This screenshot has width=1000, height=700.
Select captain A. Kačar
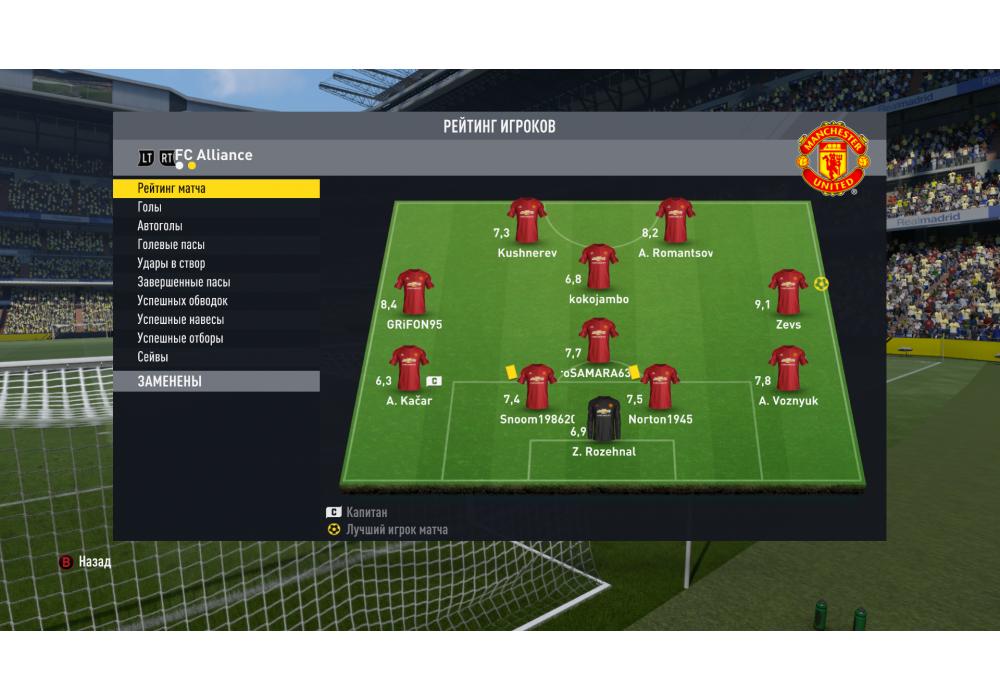coord(408,369)
